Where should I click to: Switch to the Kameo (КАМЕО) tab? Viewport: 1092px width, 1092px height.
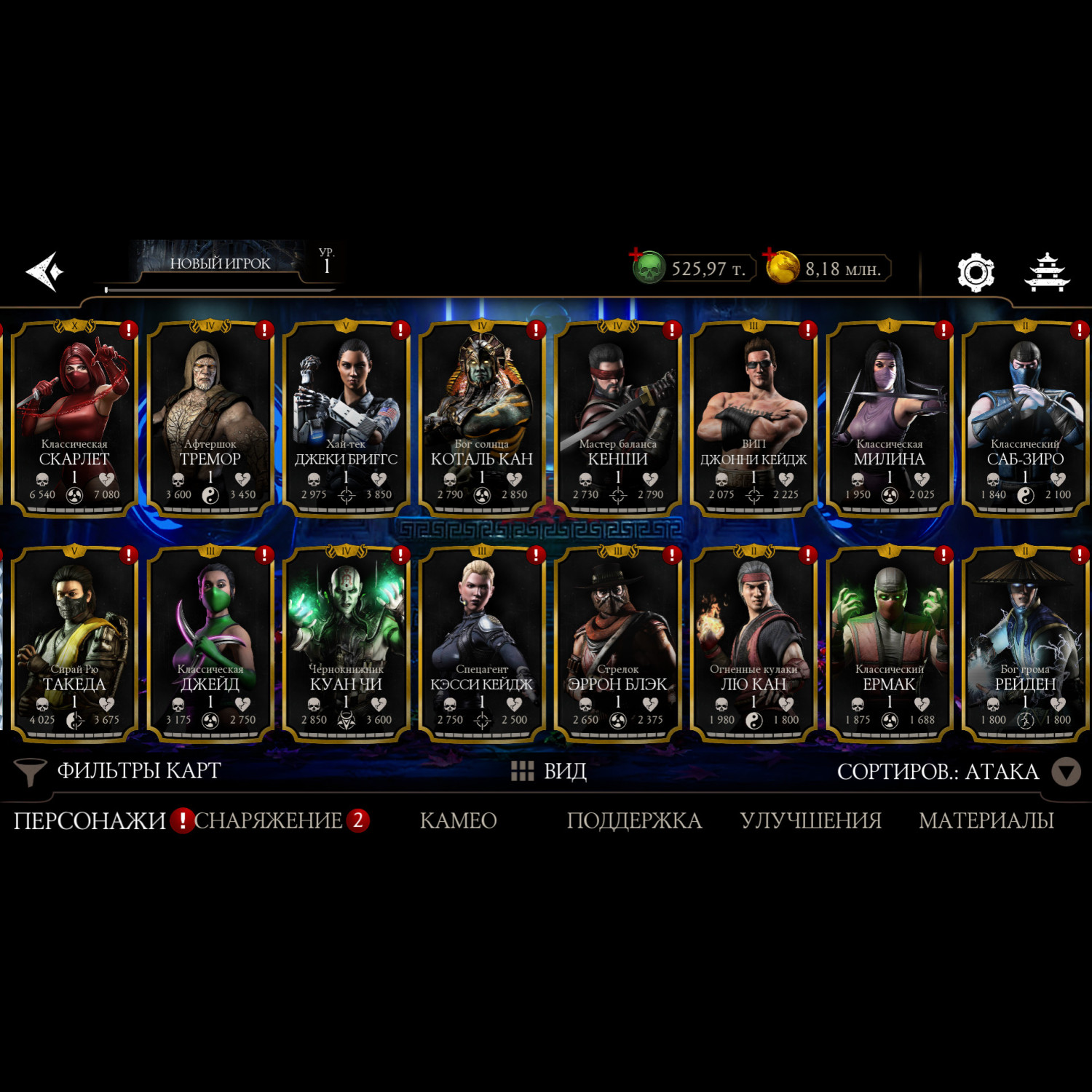(458, 820)
